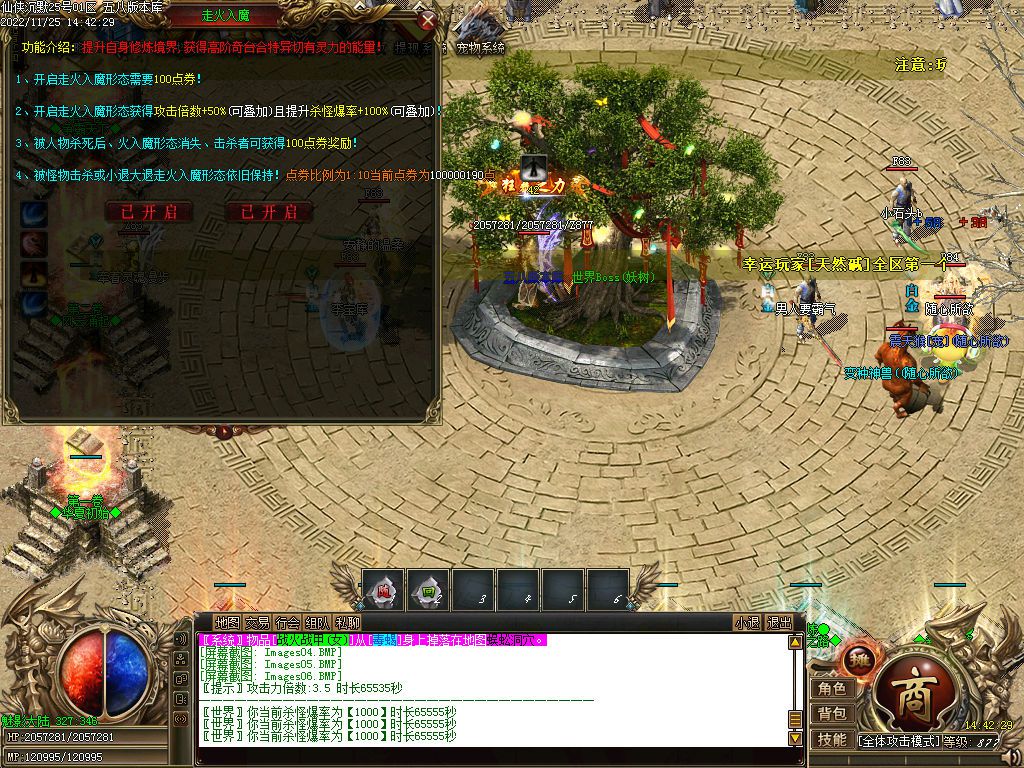Close the 走火入魔 panel
Image resolution: width=1024 pixels, height=768 pixels.
click(427, 20)
